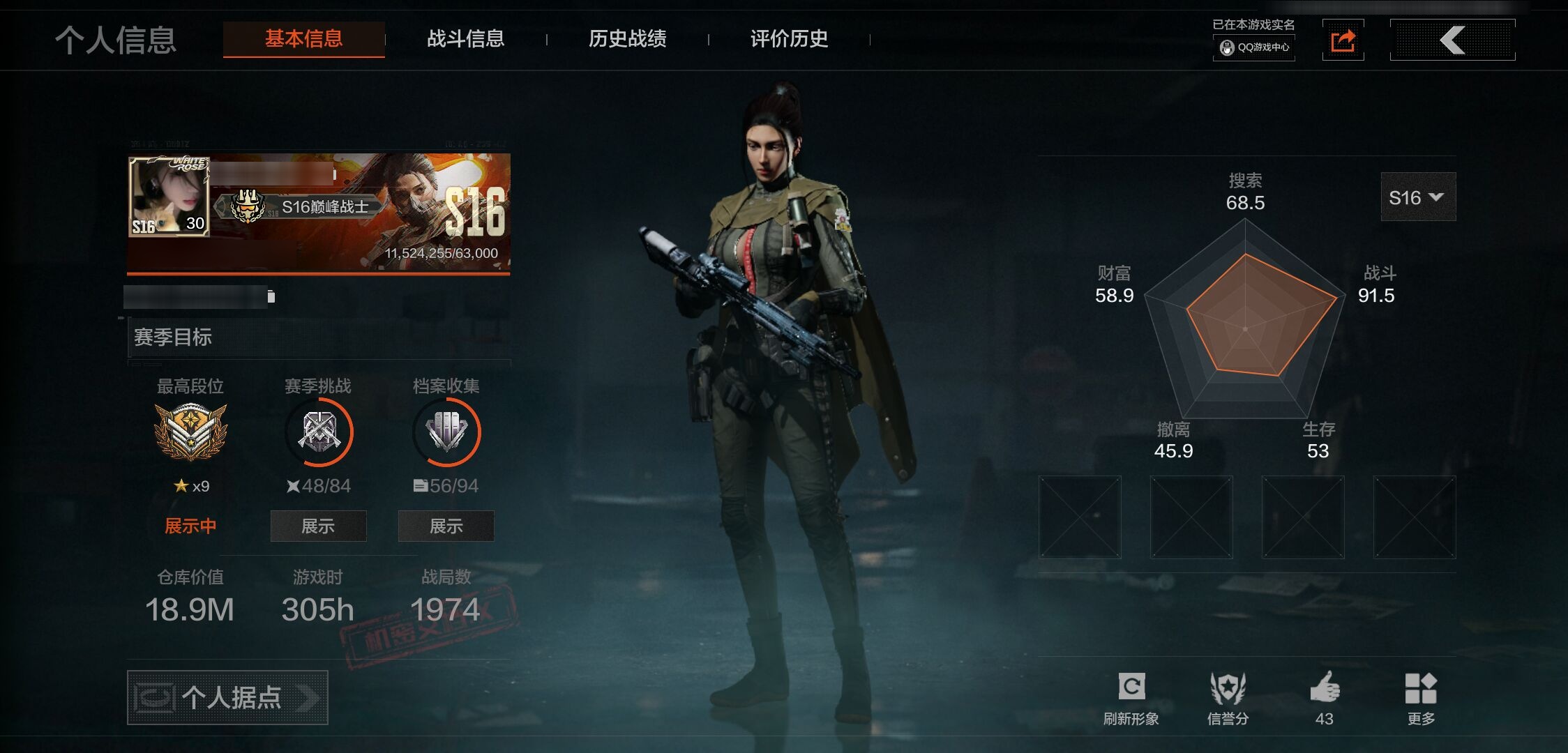Open the 信誉分 reputation score
This screenshot has height=753, width=1568.
click(x=1228, y=698)
